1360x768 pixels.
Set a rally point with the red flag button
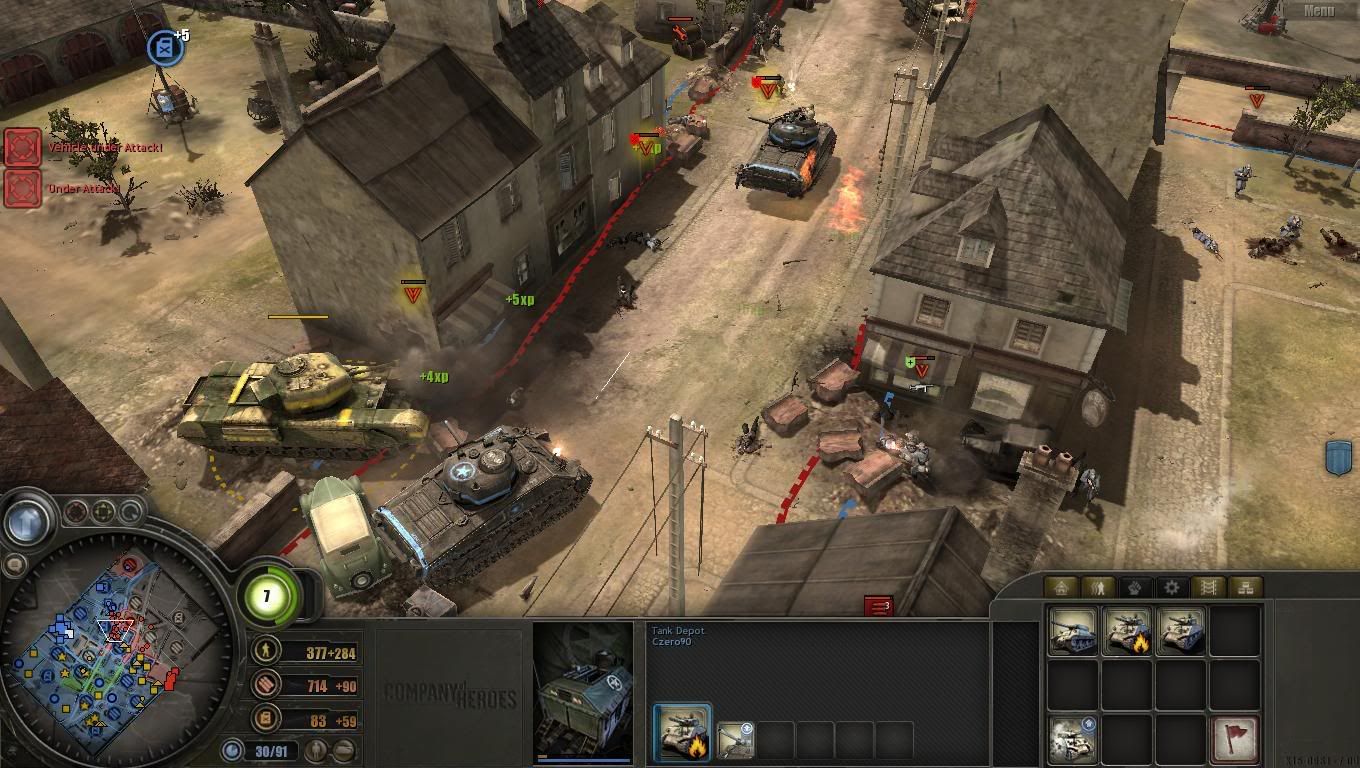click(1234, 739)
